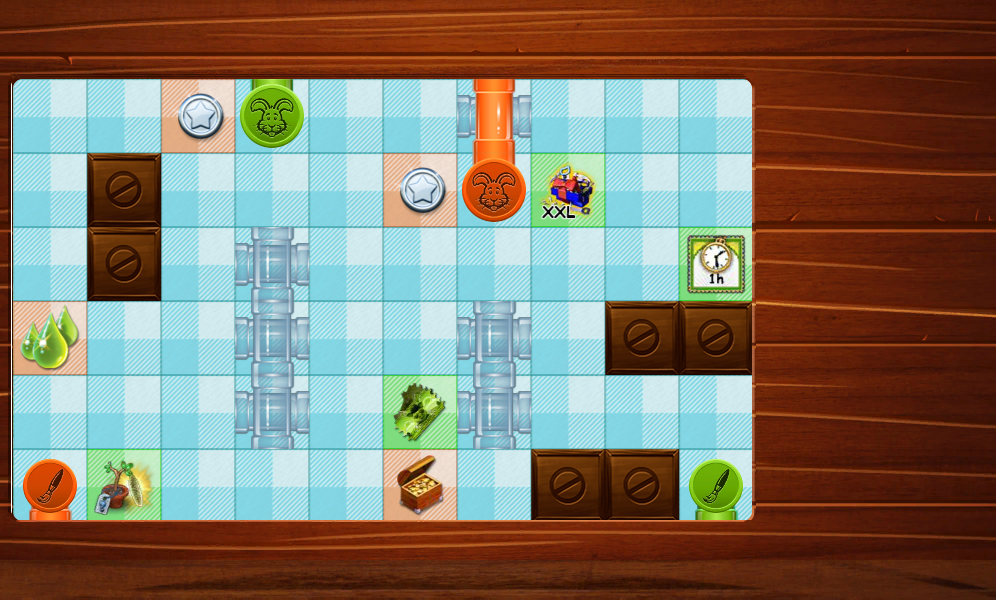
Task: Select the orange paintbrush token
Action: coord(50,486)
